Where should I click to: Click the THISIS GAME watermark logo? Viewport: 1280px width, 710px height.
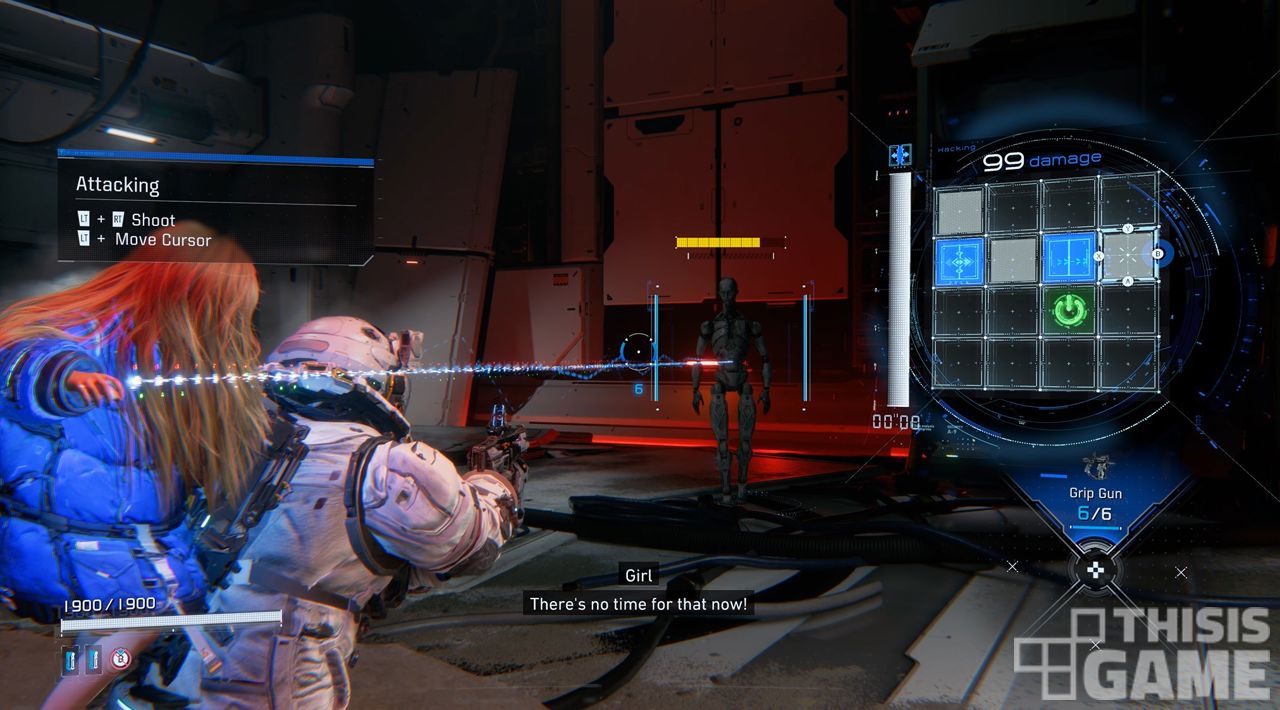tap(1142, 655)
